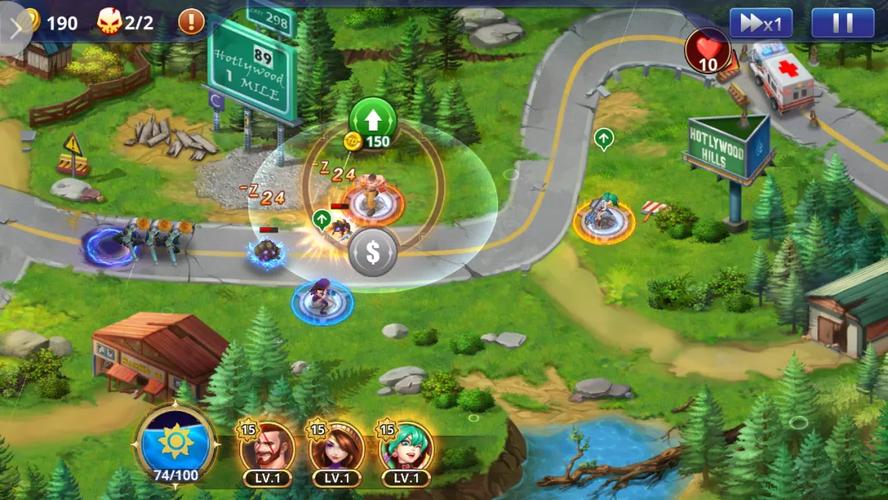
Task: Open the orange exclamation mark alert
Action: (191, 20)
